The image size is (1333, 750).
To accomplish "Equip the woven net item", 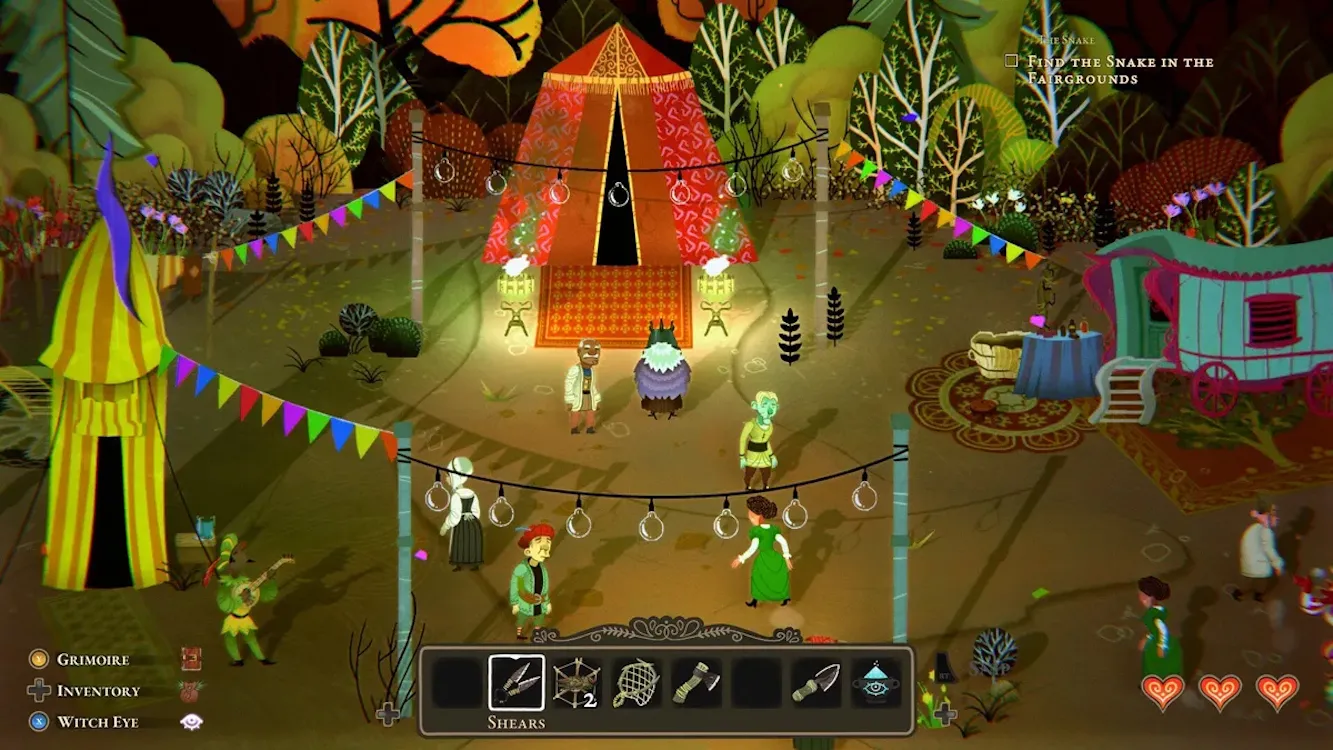I will coord(635,683).
